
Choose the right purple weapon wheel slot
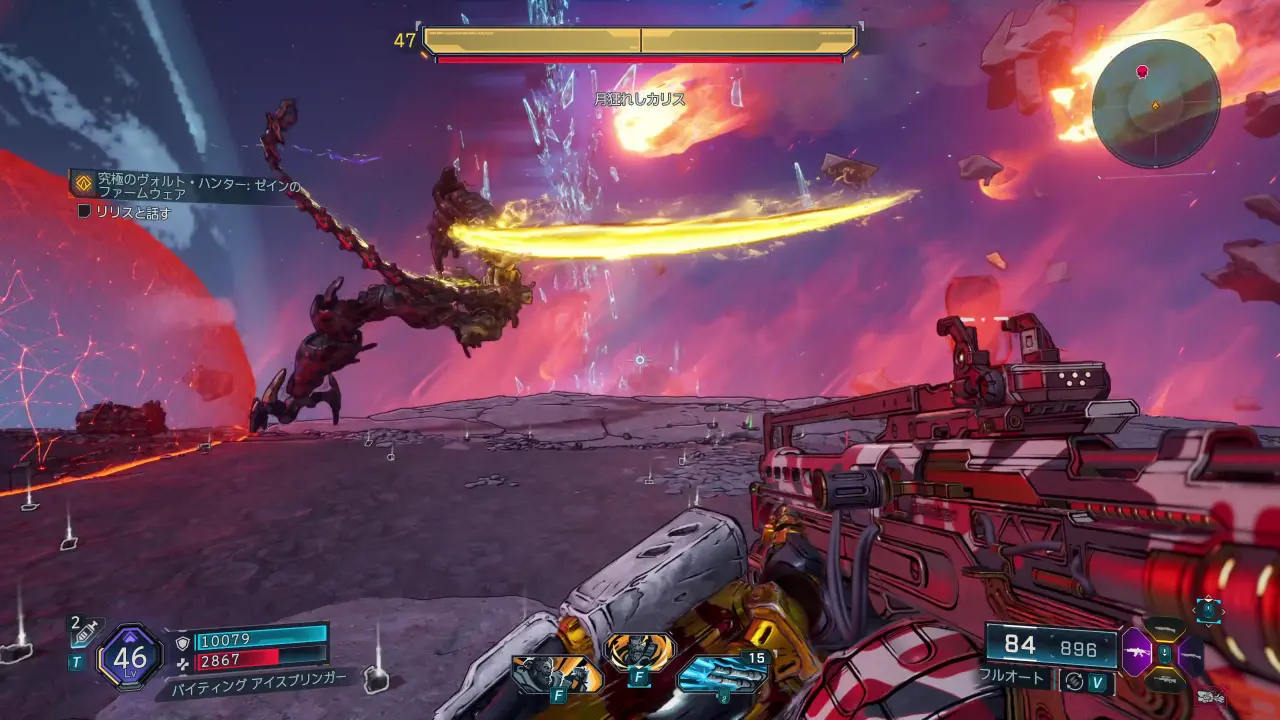coord(1192,654)
